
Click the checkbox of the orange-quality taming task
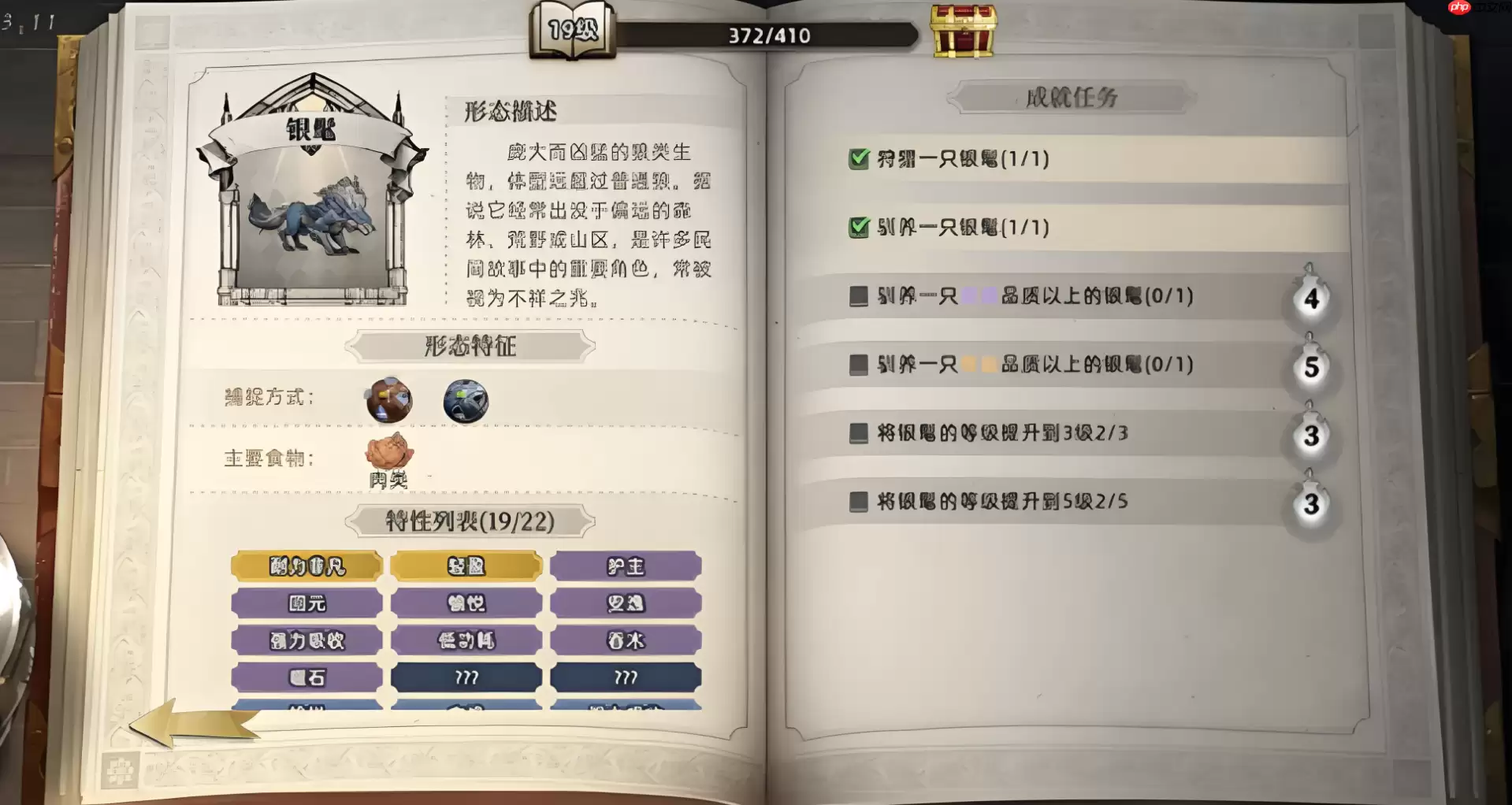(x=858, y=364)
